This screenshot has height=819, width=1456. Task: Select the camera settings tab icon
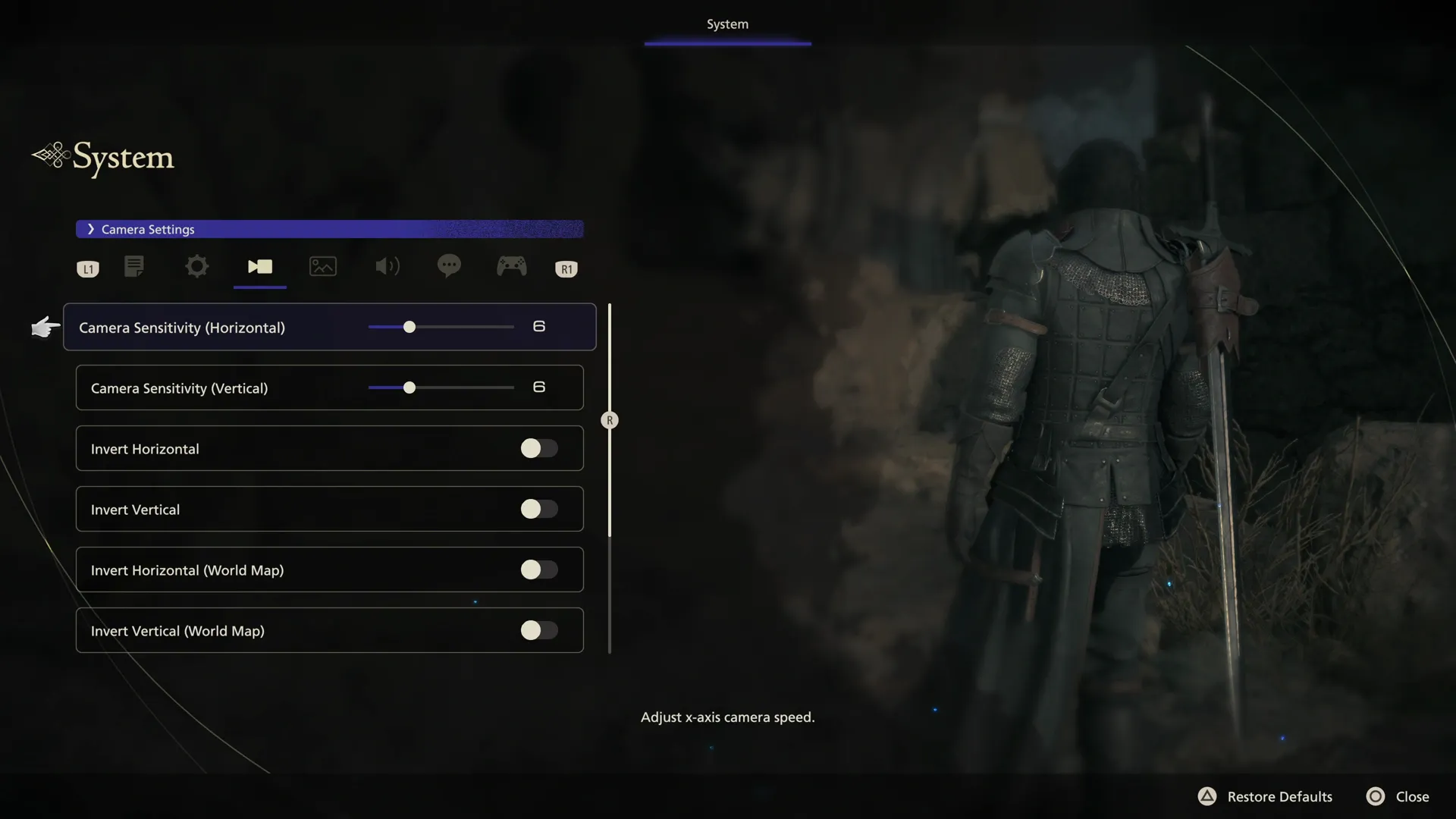259,266
